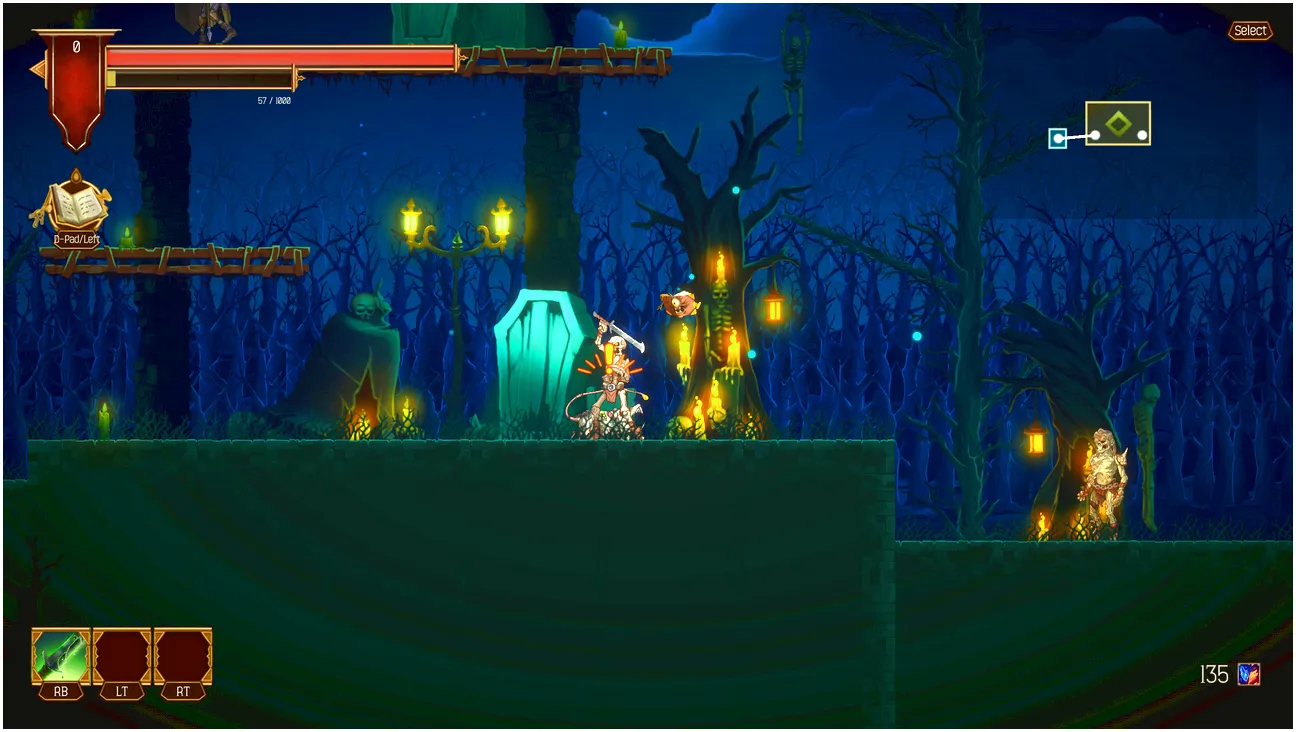1296x732 pixels.
Task: Click the small teal room on minimap
Action: coord(1057,138)
